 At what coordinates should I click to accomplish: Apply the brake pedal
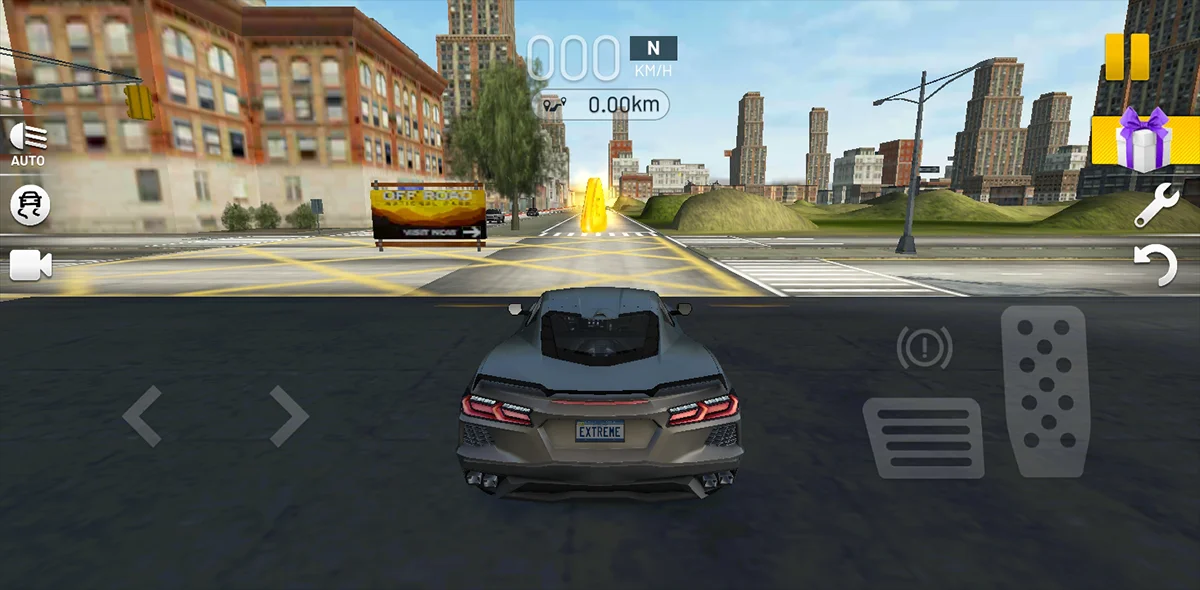[923, 437]
